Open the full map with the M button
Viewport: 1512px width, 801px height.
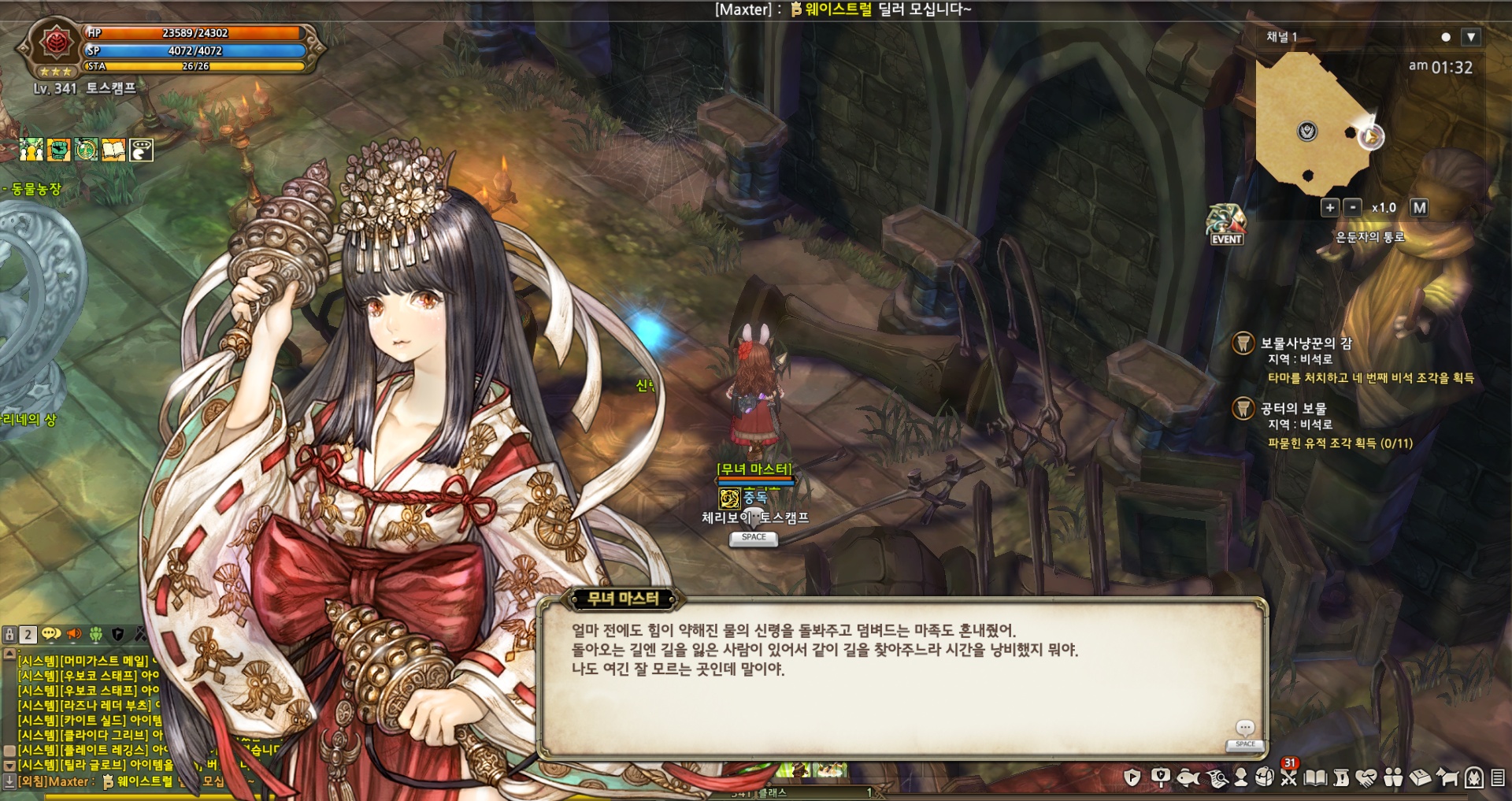click(x=1419, y=208)
